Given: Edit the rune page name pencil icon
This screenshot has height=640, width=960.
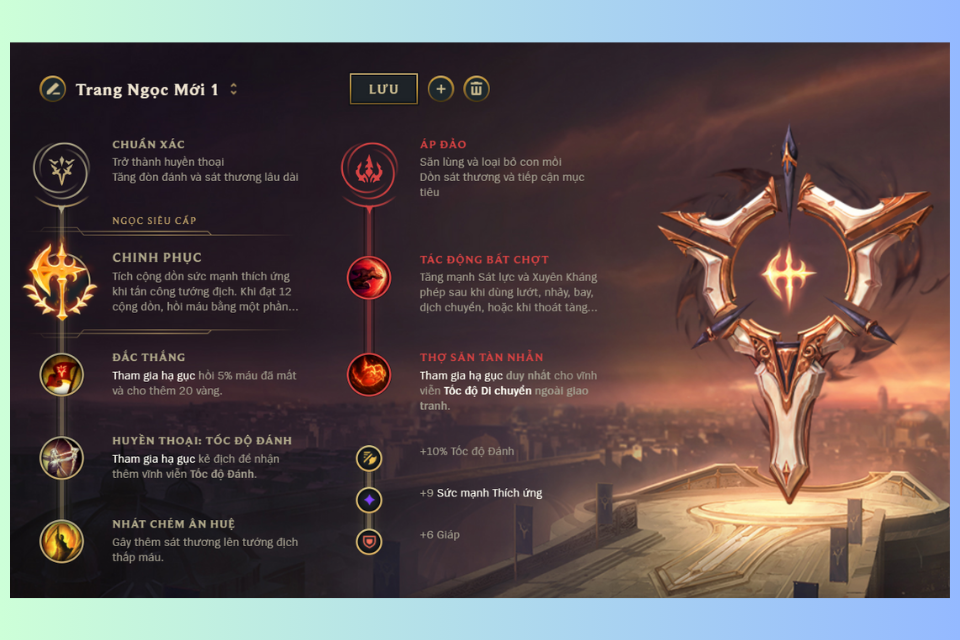Looking at the screenshot, I should pos(53,89).
